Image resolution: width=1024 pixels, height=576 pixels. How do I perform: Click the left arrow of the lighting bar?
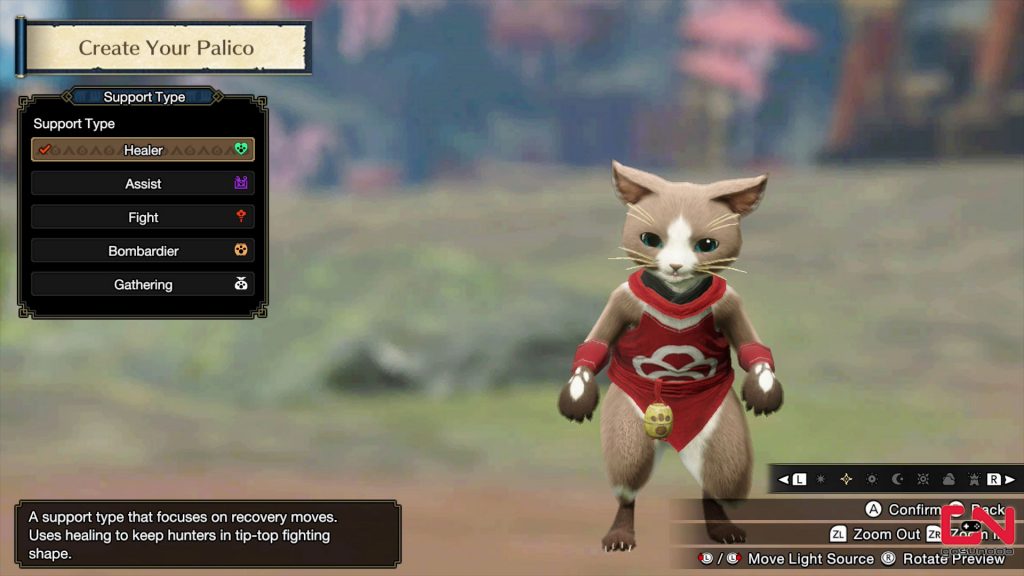pos(784,480)
